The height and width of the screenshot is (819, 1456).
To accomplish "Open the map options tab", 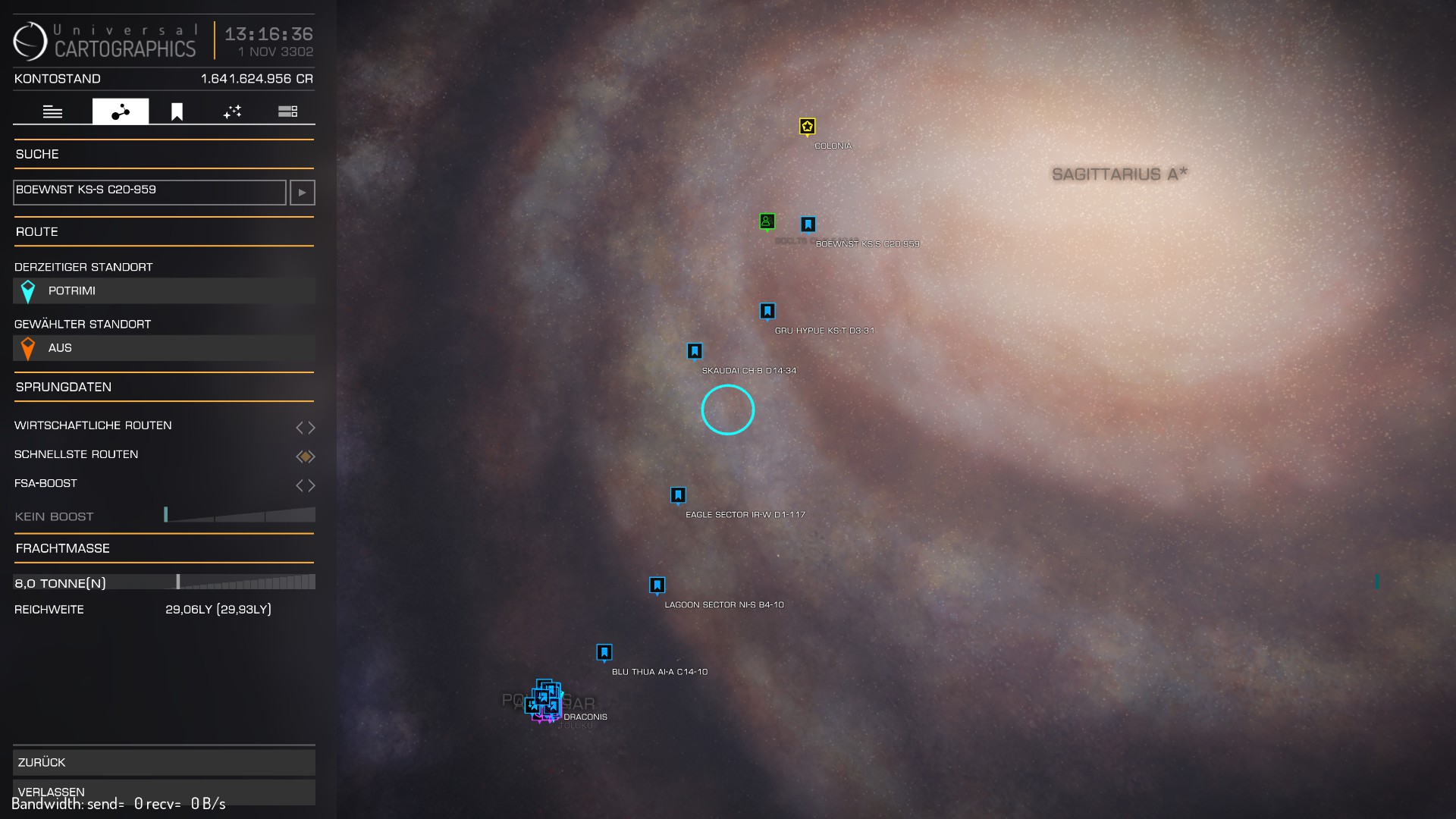I will 287,112.
